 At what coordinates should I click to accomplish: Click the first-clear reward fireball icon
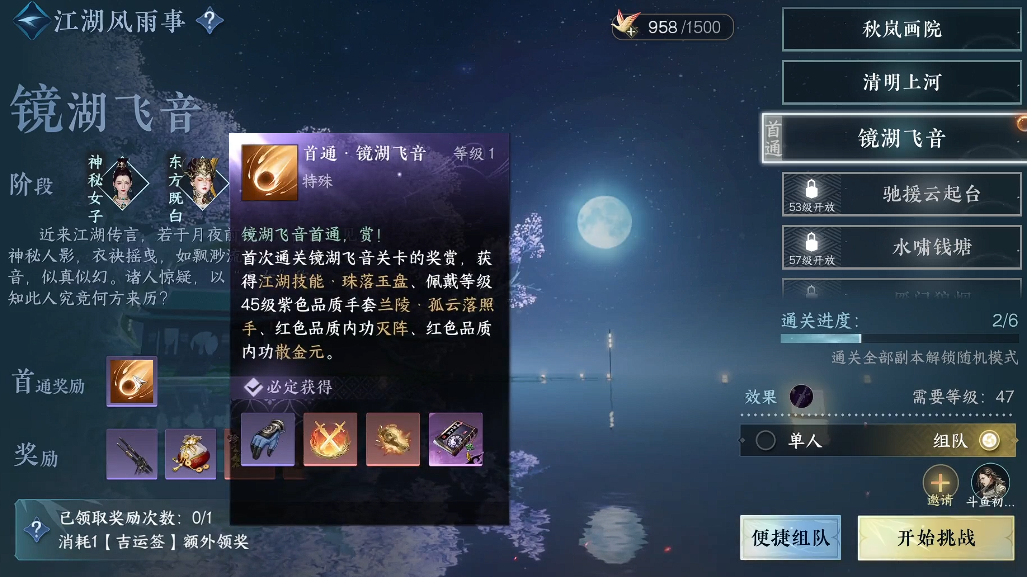coord(132,382)
